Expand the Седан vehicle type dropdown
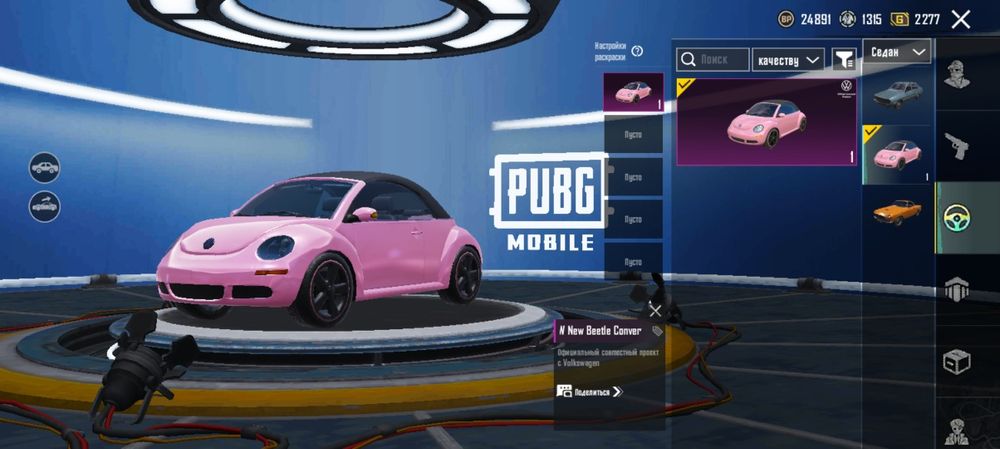The height and width of the screenshot is (449, 1000). pyautogui.click(x=896, y=51)
